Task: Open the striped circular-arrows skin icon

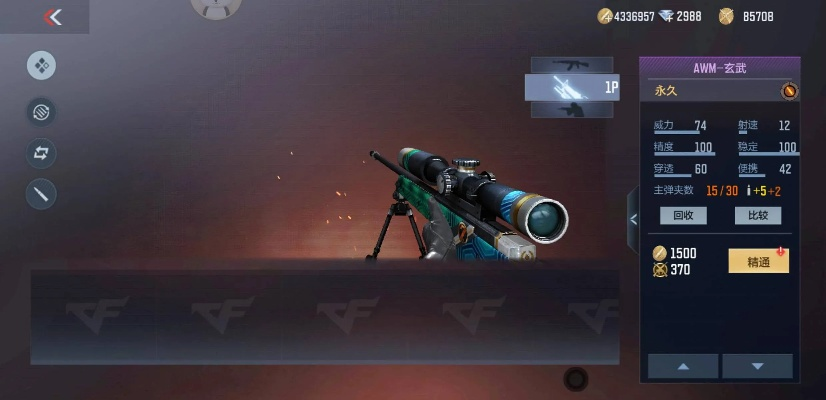Action: click(41, 110)
